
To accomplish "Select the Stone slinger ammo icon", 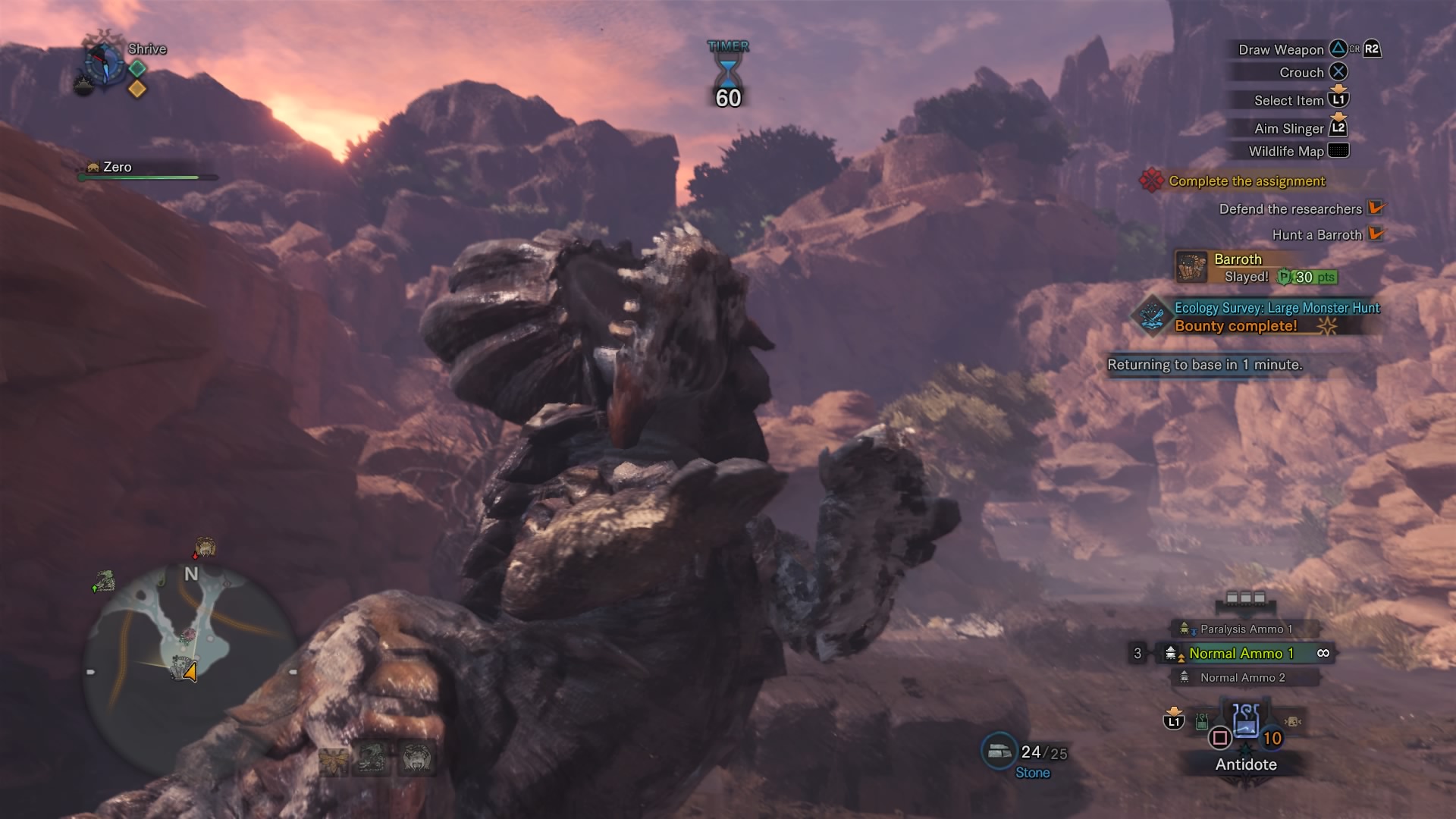I will [999, 752].
